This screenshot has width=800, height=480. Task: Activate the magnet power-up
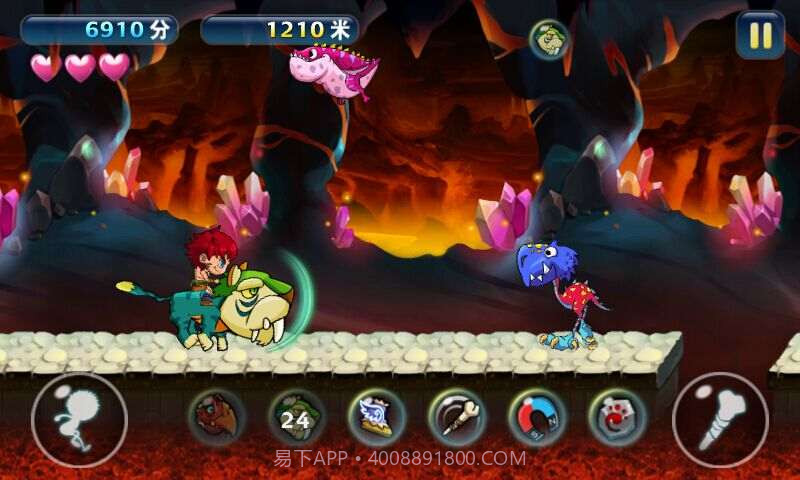[537, 418]
